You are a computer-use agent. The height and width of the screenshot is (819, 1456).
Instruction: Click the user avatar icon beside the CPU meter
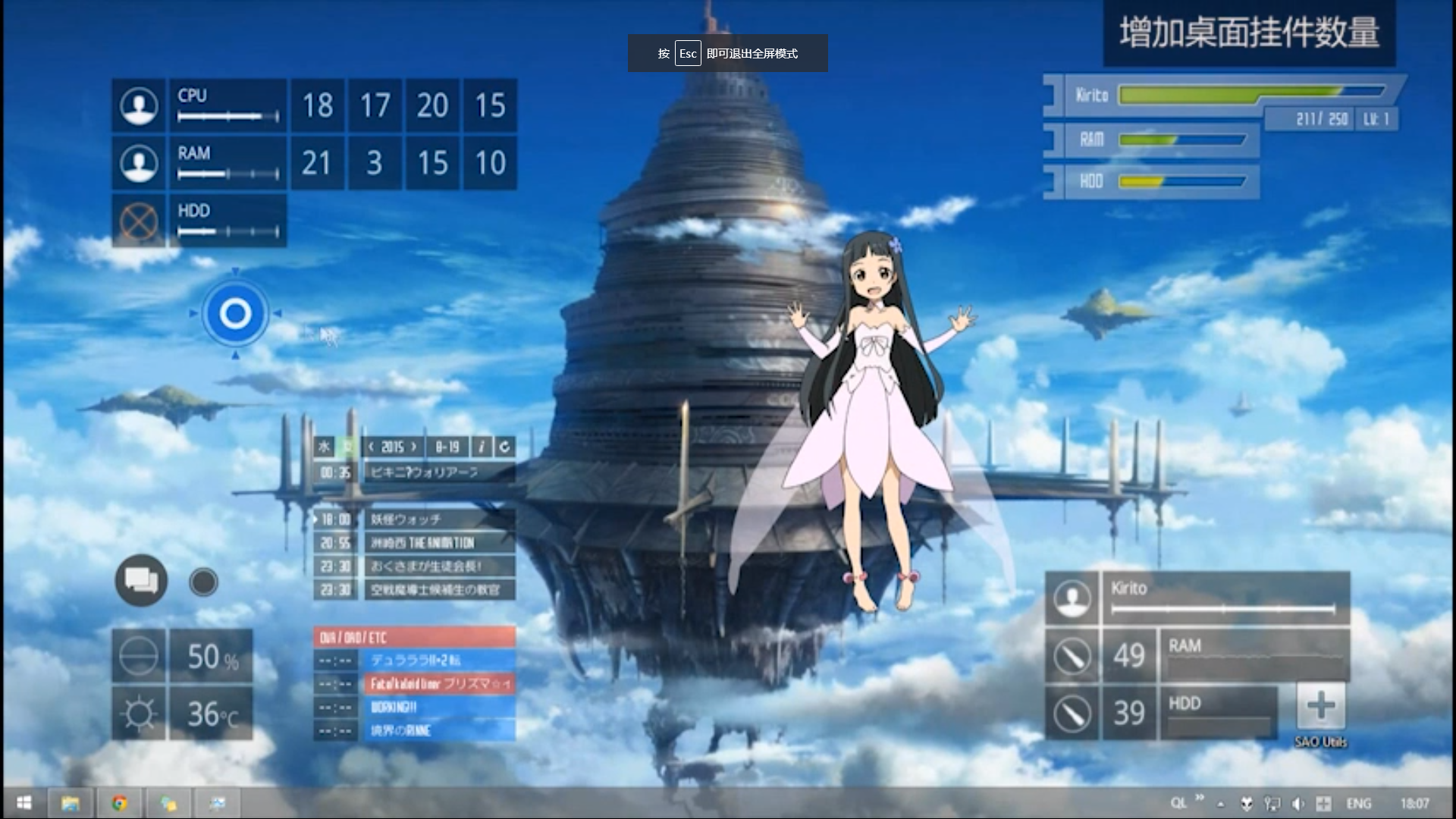click(x=138, y=106)
